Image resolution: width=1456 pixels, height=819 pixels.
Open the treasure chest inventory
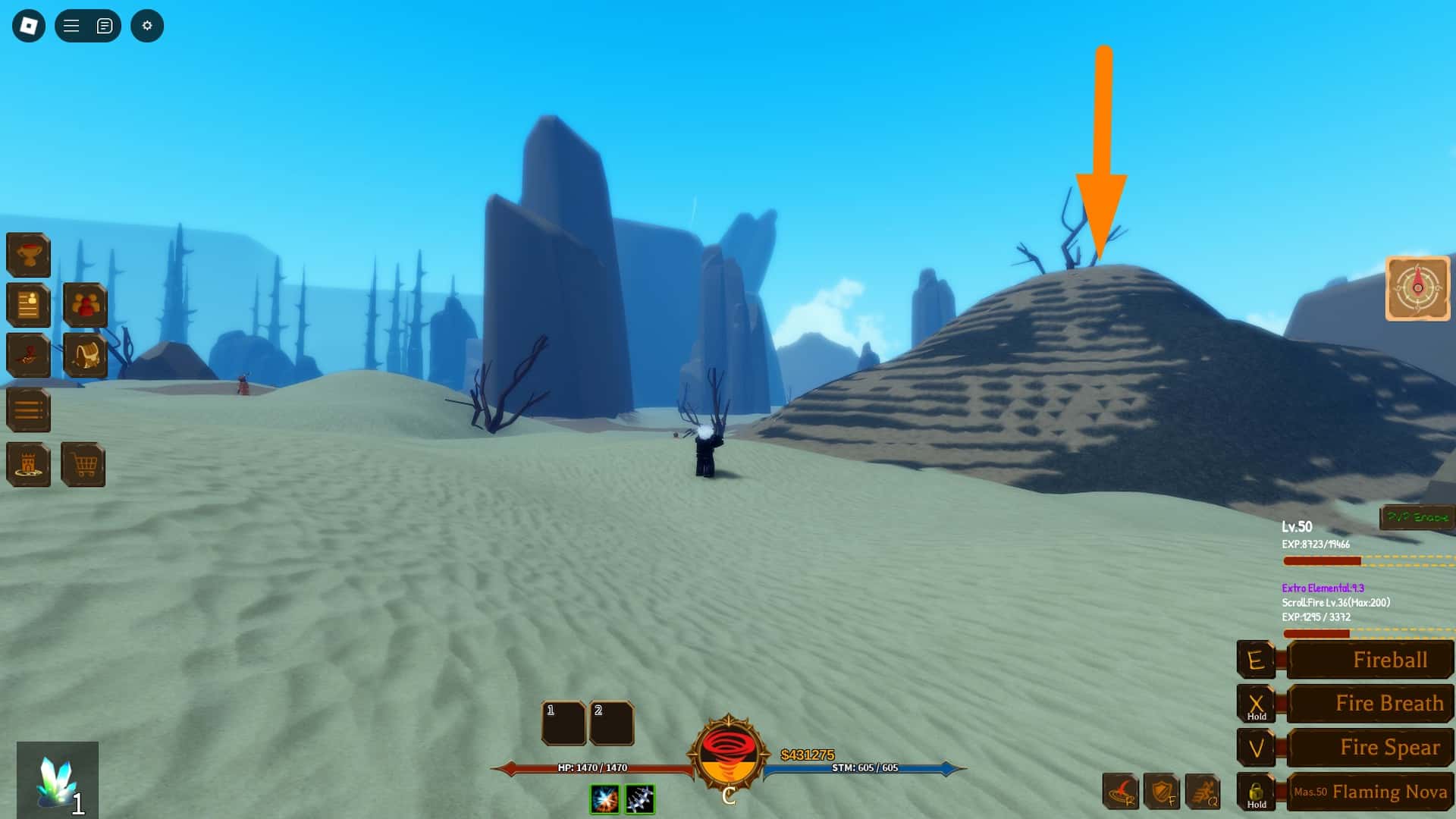pos(85,356)
